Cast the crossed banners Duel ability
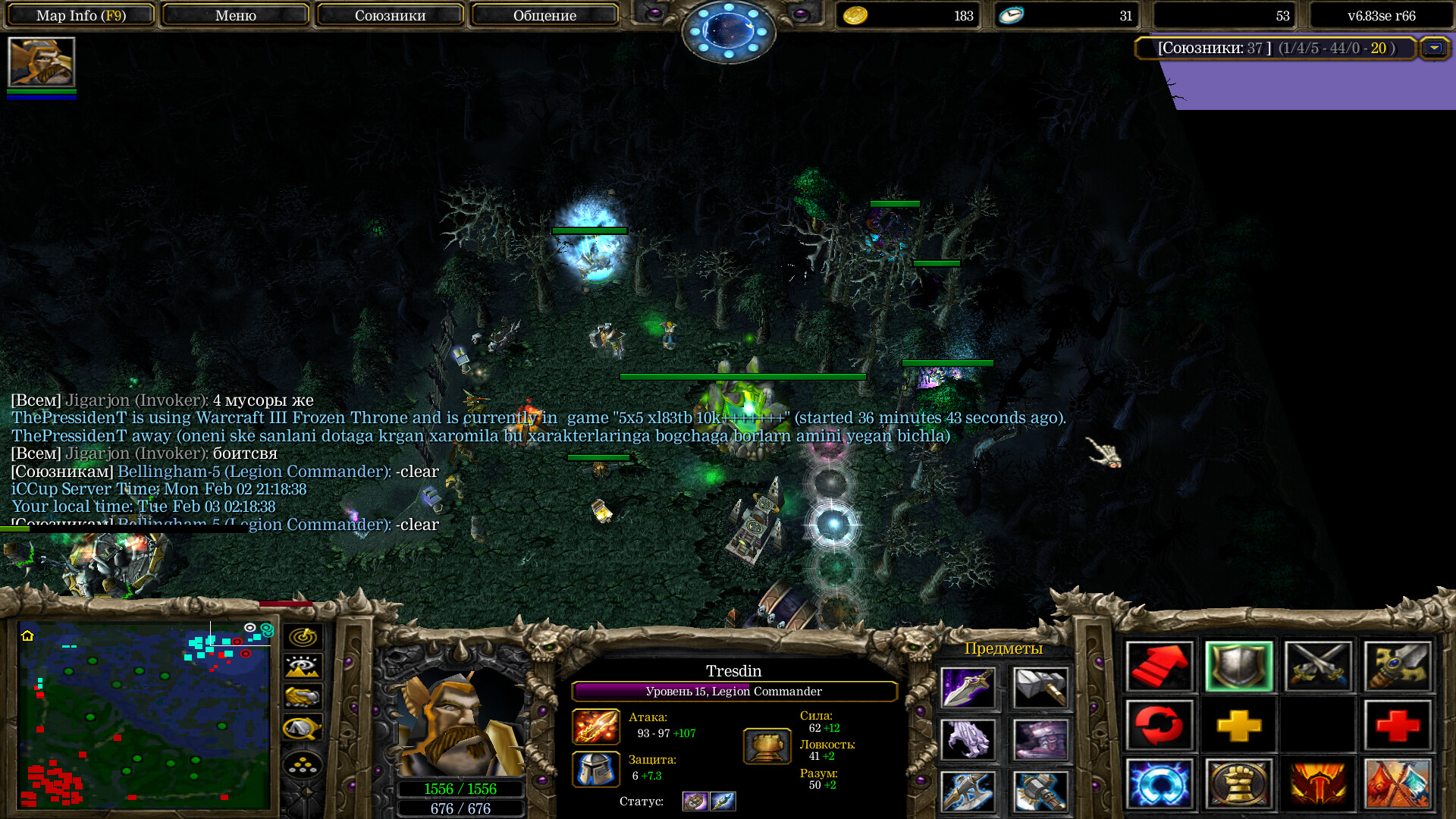1456x819 pixels. point(1398,785)
